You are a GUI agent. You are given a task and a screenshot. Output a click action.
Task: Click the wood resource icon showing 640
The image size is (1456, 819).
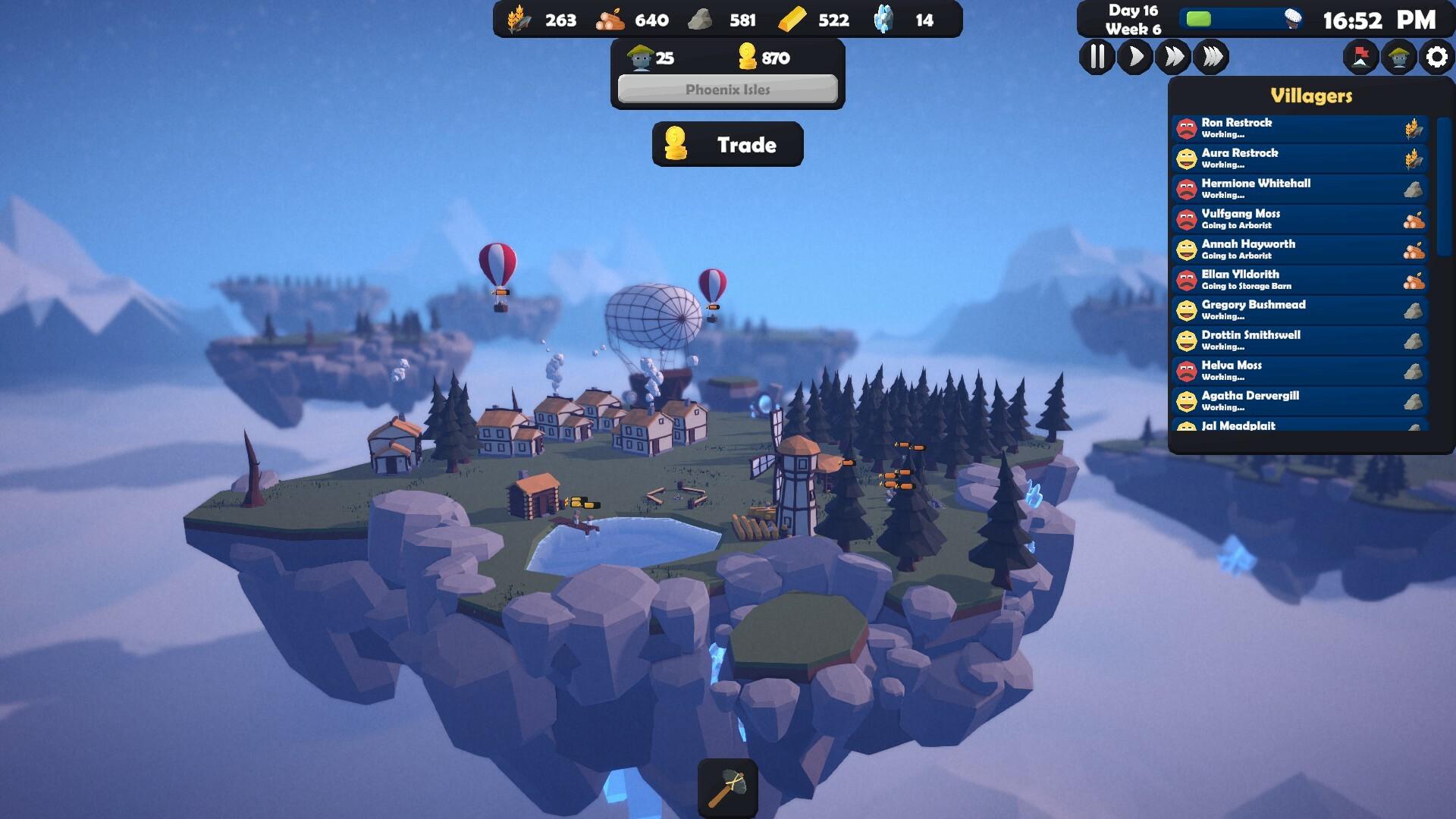(x=613, y=20)
